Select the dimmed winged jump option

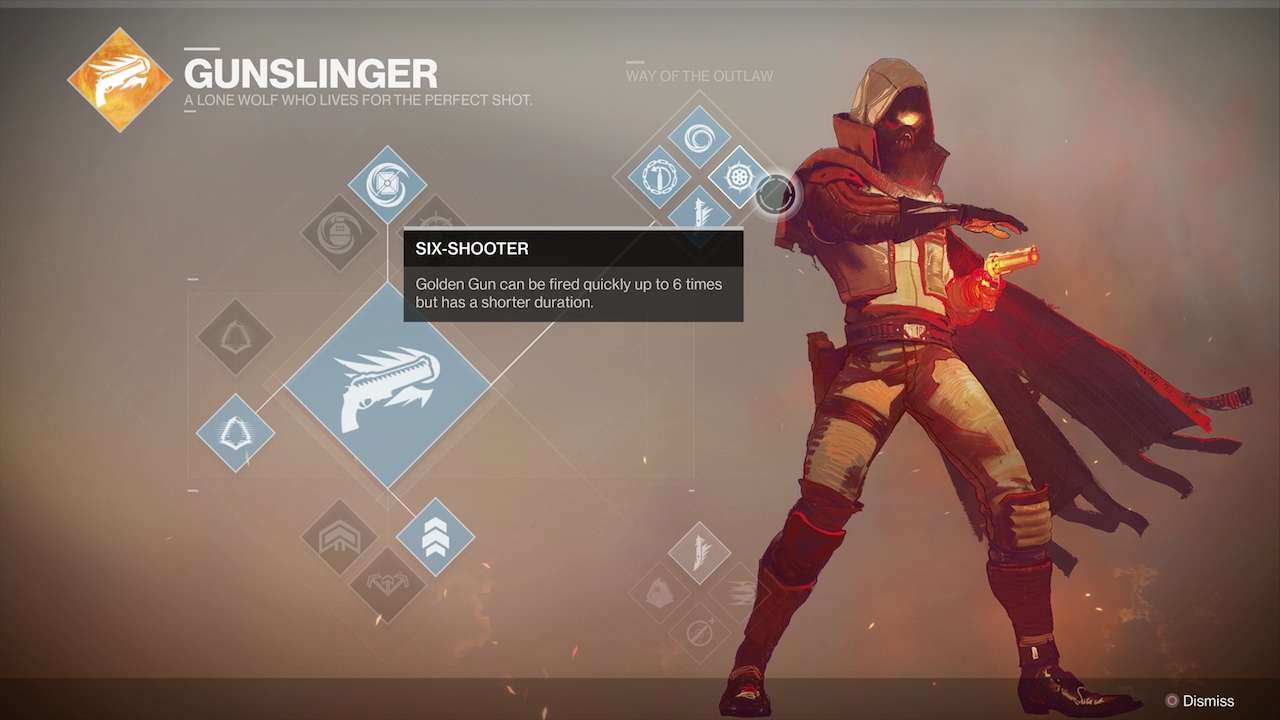387,583
